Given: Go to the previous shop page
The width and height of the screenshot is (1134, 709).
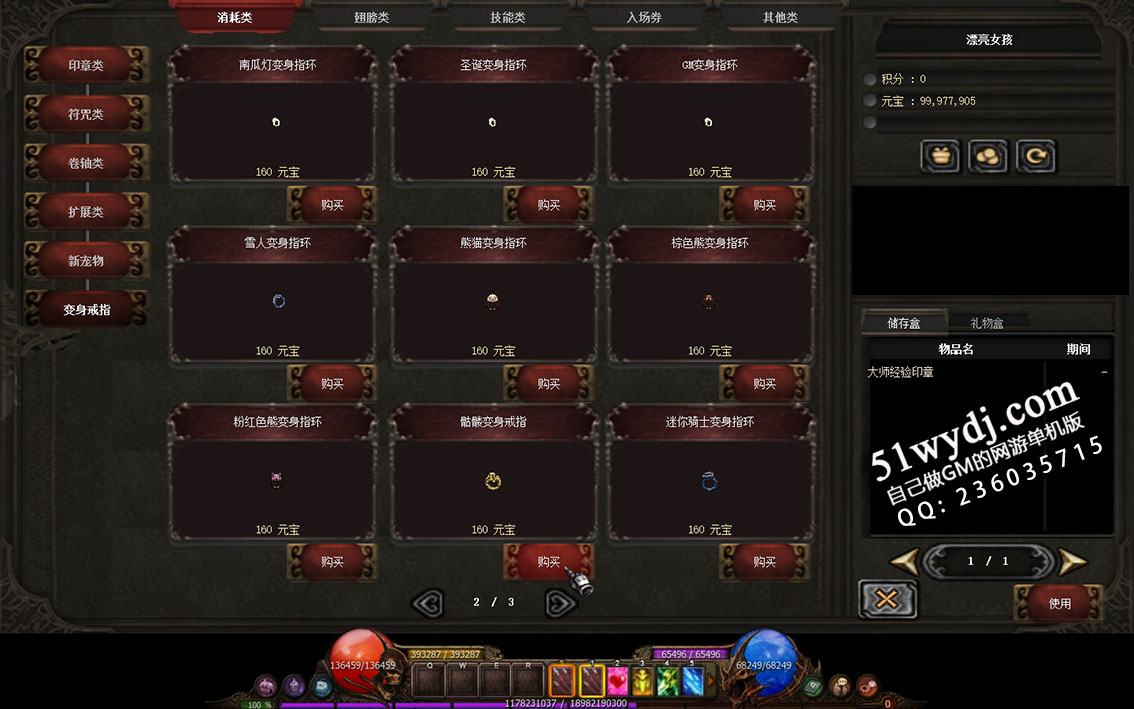Looking at the screenshot, I should click(x=428, y=602).
